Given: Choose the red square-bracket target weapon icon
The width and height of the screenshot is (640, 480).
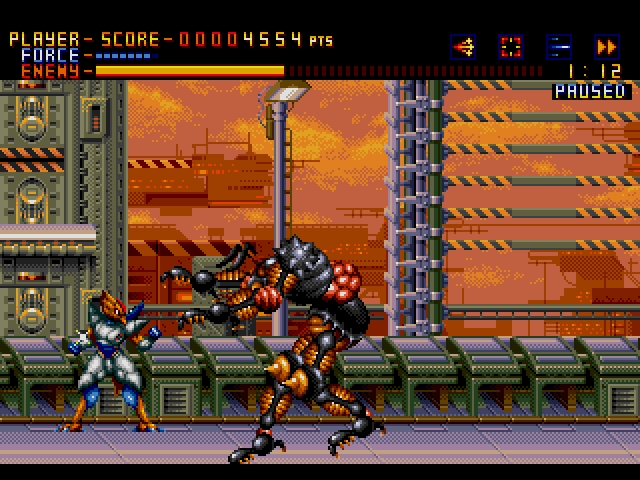Looking at the screenshot, I should [511, 46].
